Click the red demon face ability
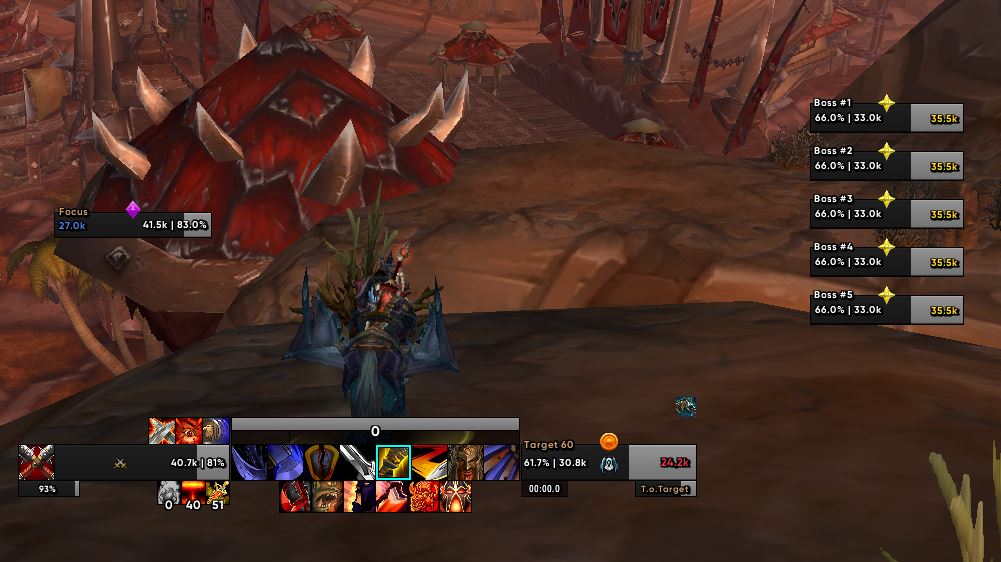This screenshot has height=562, width=1001. click(x=424, y=496)
